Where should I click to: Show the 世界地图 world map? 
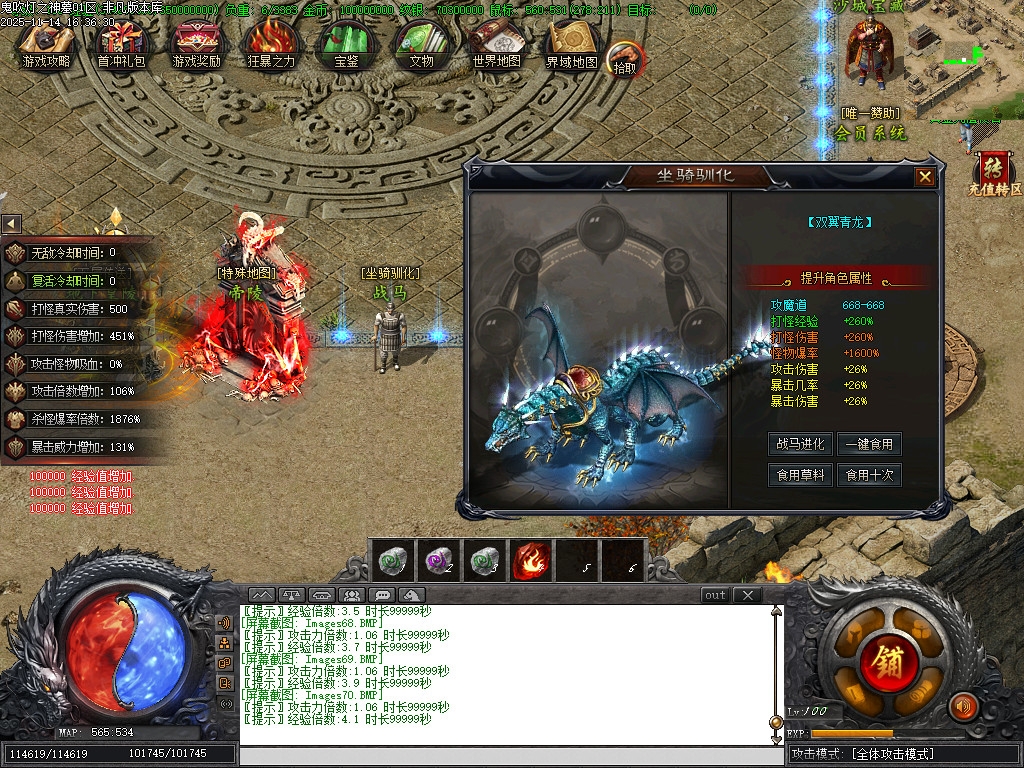pyautogui.click(x=496, y=45)
